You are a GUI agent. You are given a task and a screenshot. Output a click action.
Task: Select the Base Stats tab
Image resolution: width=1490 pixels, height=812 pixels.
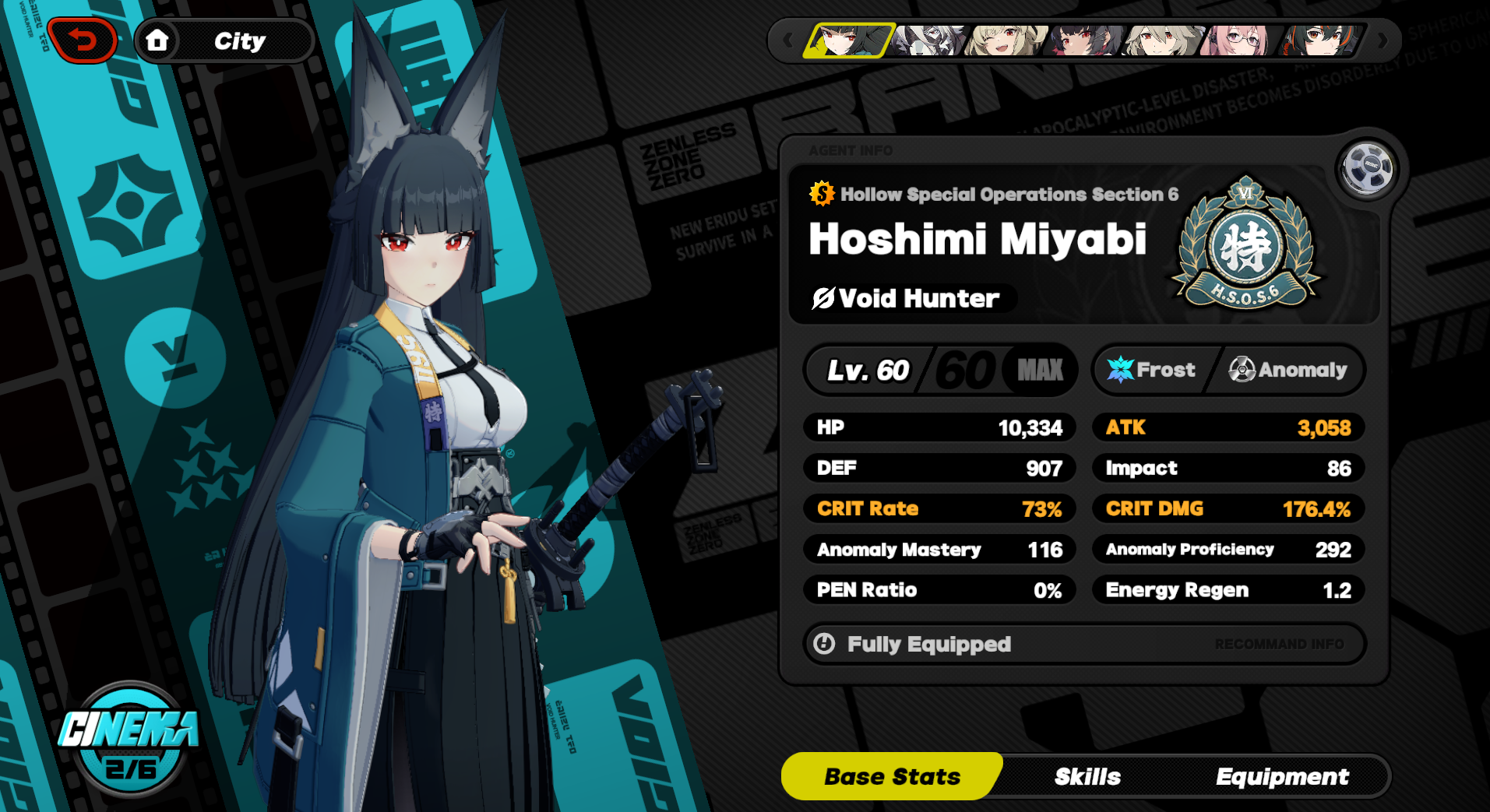[891, 776]
